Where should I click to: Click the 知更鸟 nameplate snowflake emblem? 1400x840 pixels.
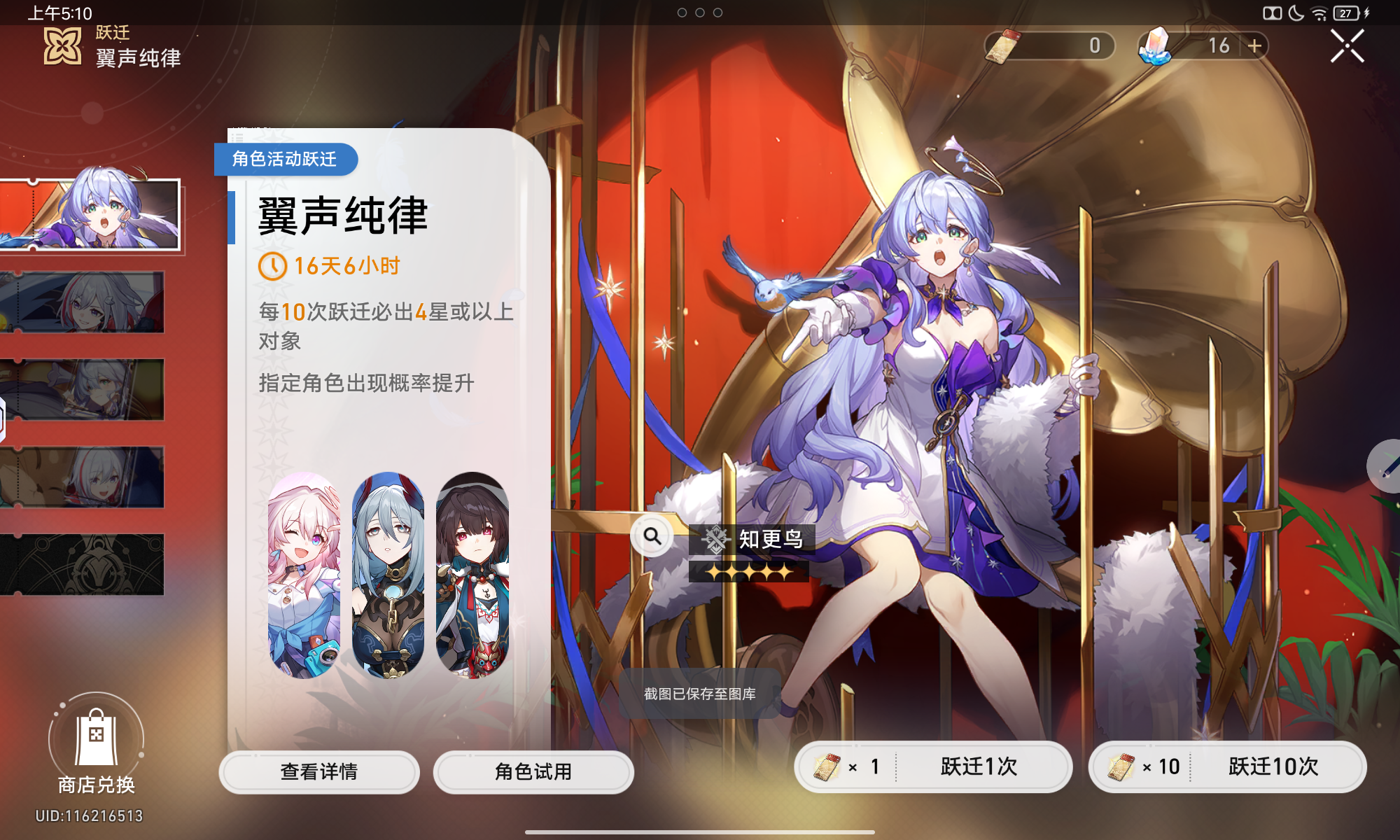(716, 539)
